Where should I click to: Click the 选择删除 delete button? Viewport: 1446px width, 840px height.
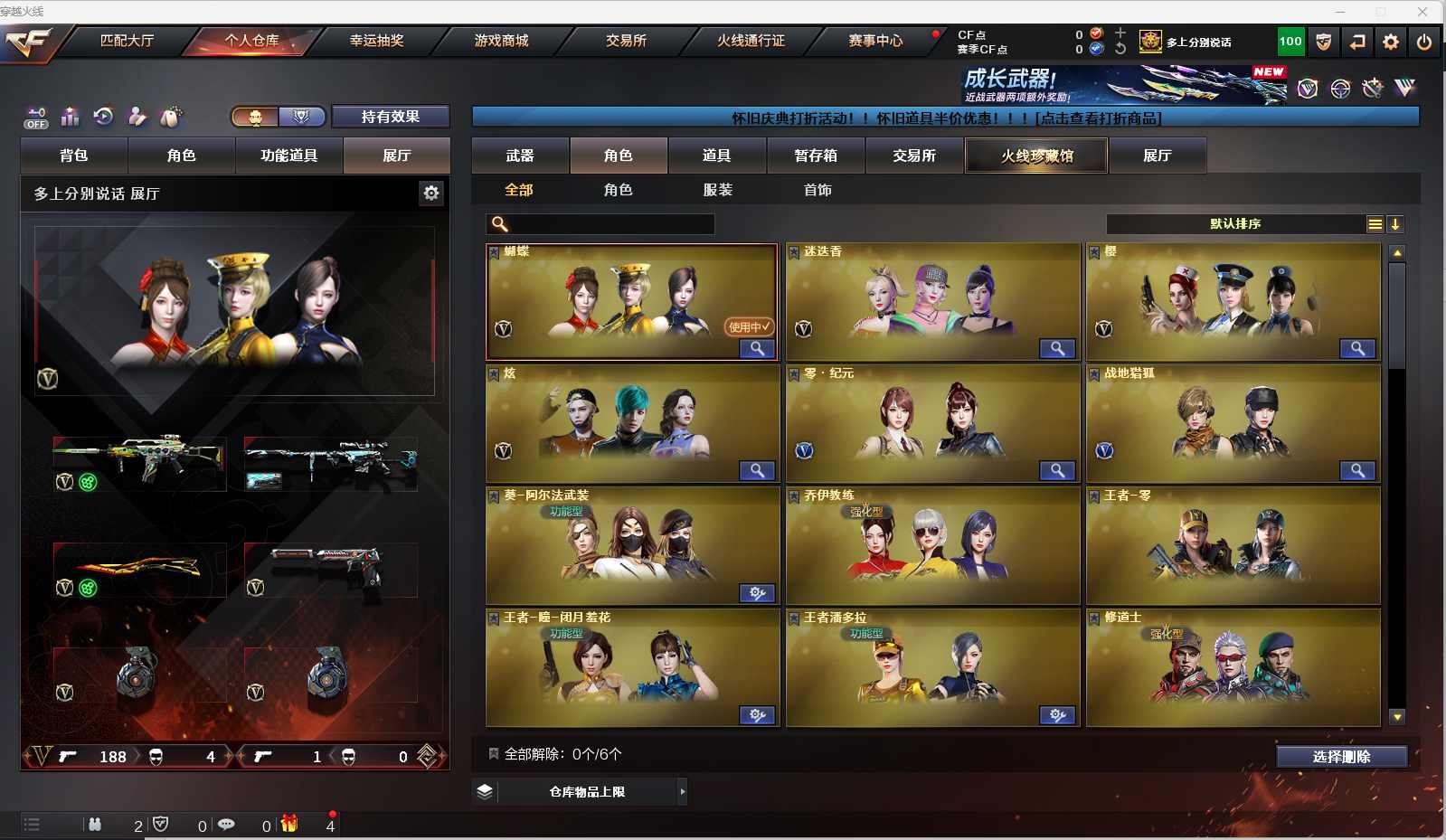pyautogui.click(x=1341, y=757)
